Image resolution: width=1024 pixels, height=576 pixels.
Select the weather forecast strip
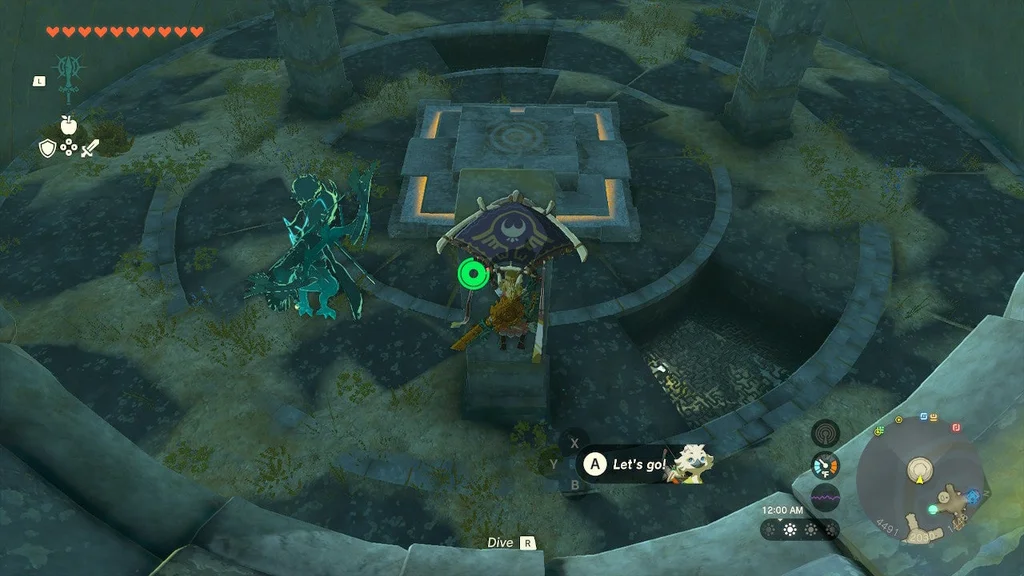click(799, 529)
